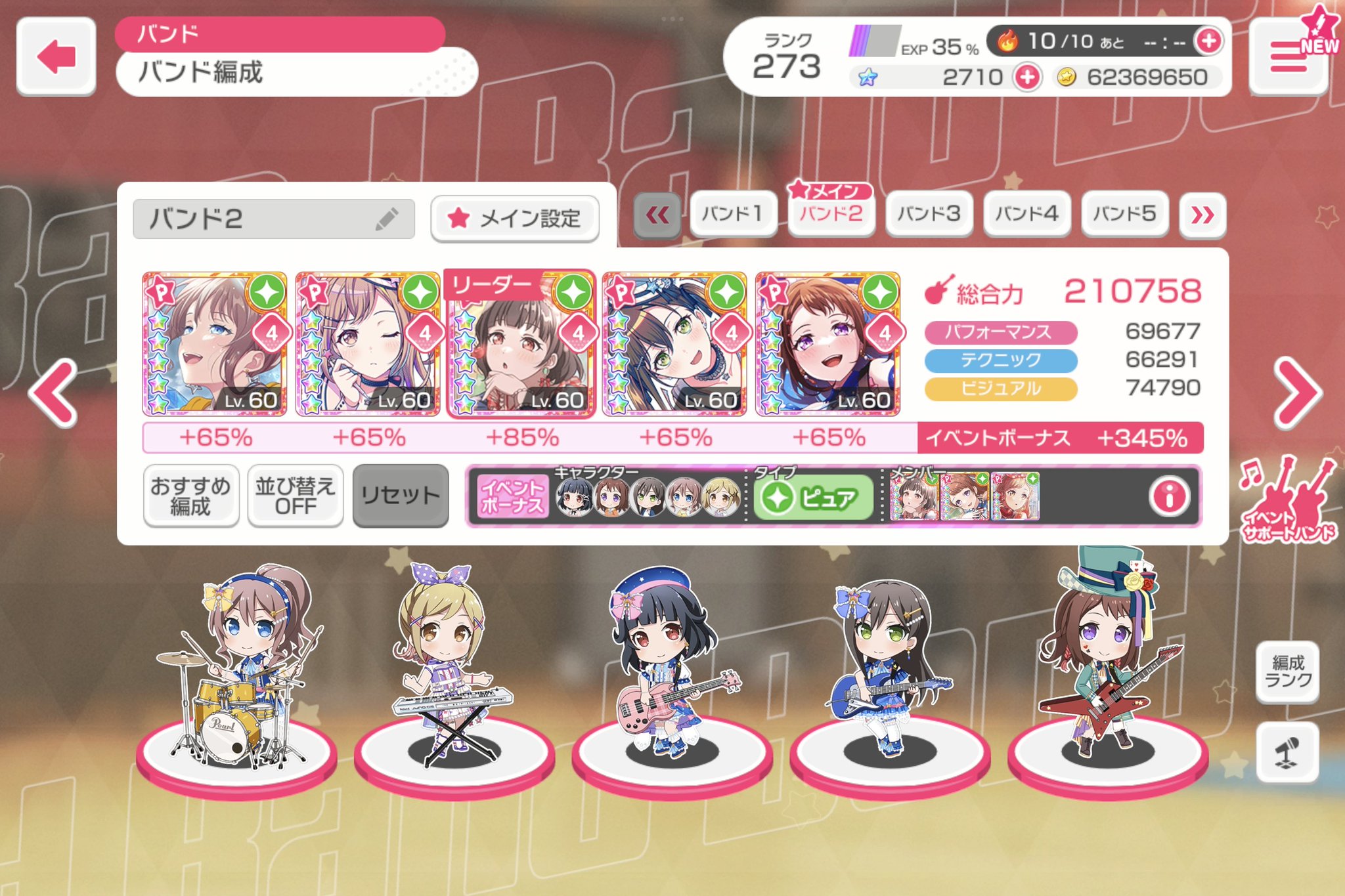This screenshot has width=1345, height=896.
Task: Toggle 並び替え OFF sorting option
Action: pos(295,494)
